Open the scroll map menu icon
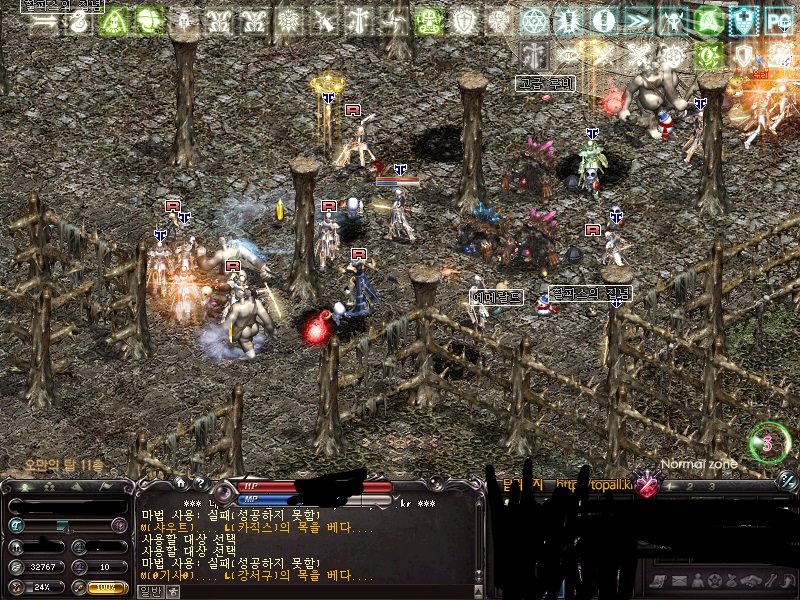The height and width of the screenshot is (600, 800). (x=657, y=581)
